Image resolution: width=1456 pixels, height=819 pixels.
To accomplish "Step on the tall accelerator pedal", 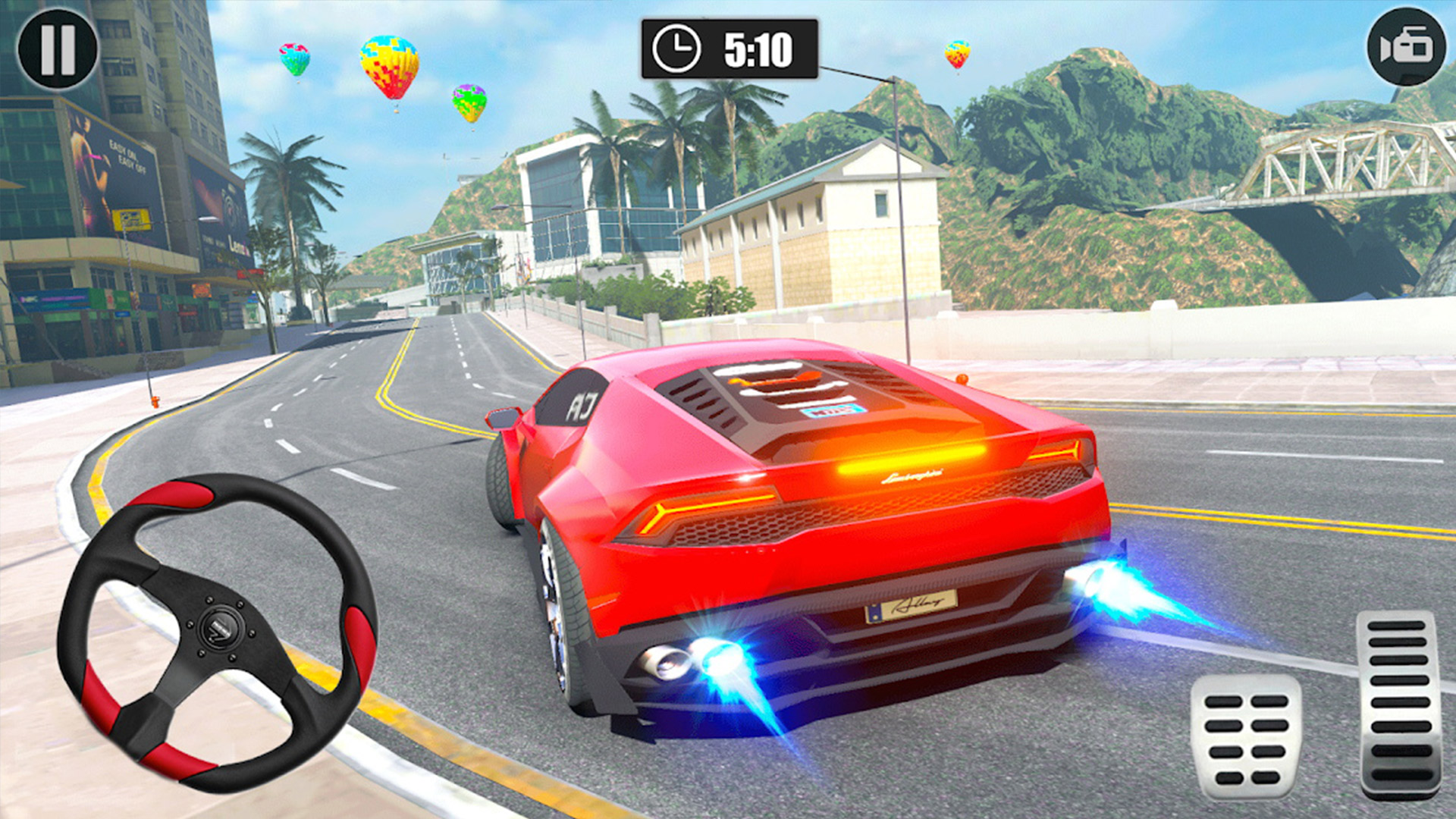I will (1400, 703).
